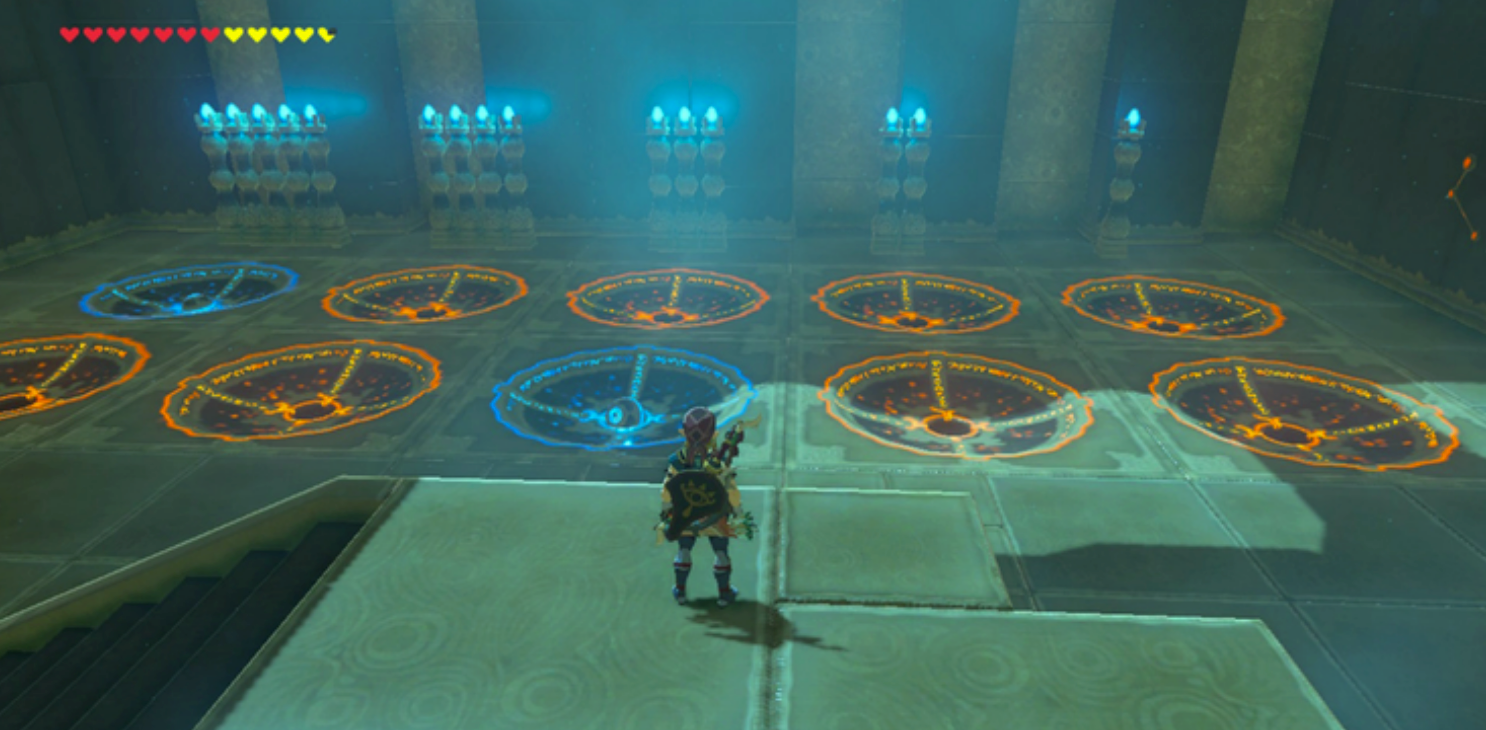Image resolution: width=1486 pixels, height=730 pixels.
Task: Click the first red heart in the health meter
Action: coord(68,31)
